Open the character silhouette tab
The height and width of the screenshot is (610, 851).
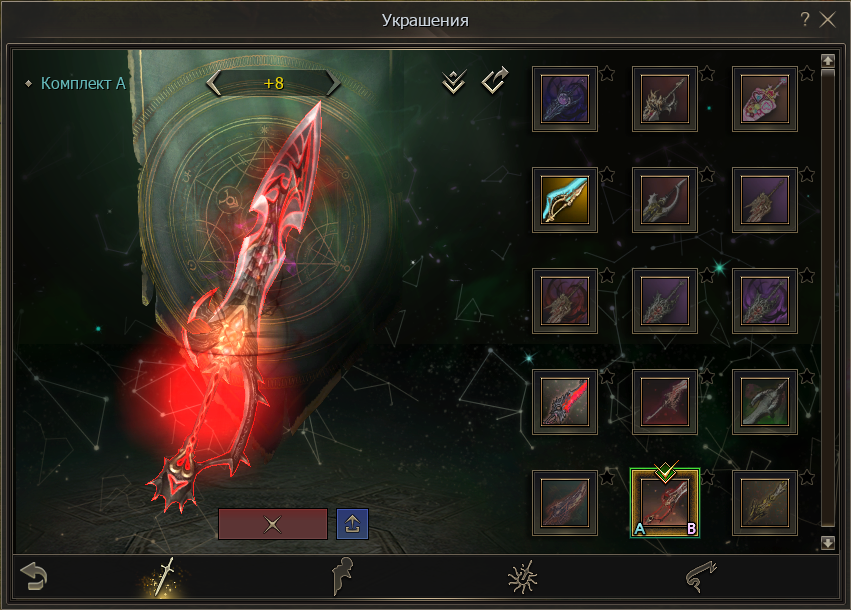click(x=343, y=577)
